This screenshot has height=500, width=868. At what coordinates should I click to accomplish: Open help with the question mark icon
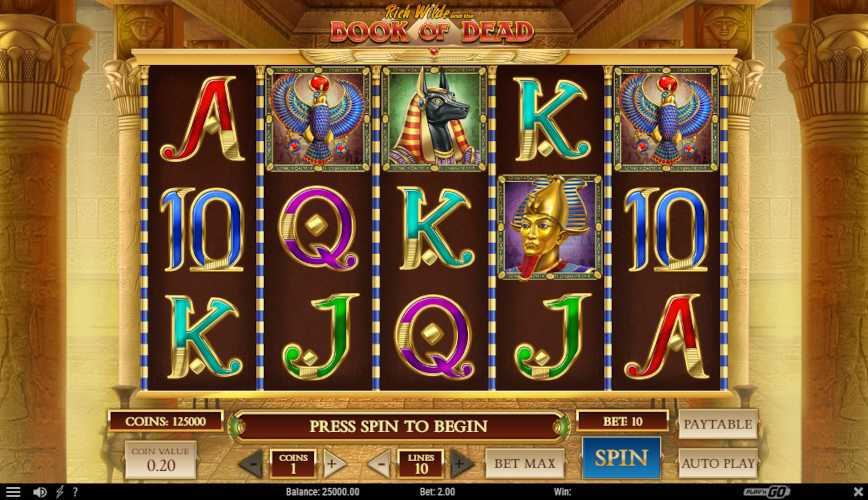click(75, 492)
